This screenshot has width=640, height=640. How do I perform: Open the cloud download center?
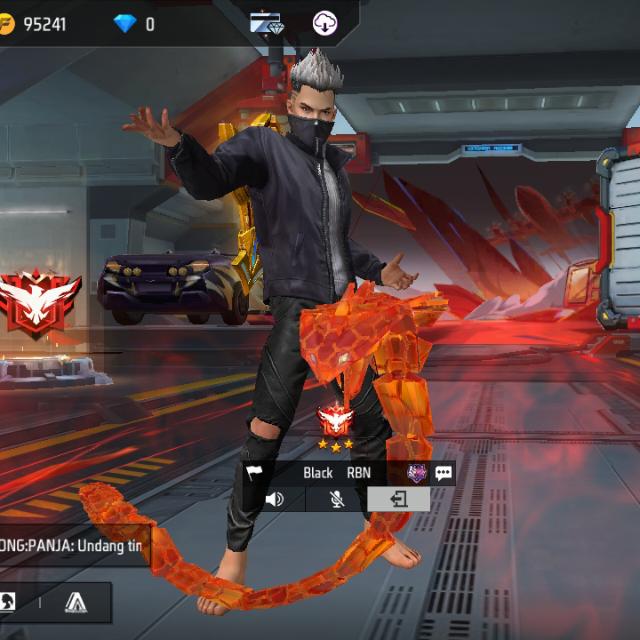pos(325,22)
